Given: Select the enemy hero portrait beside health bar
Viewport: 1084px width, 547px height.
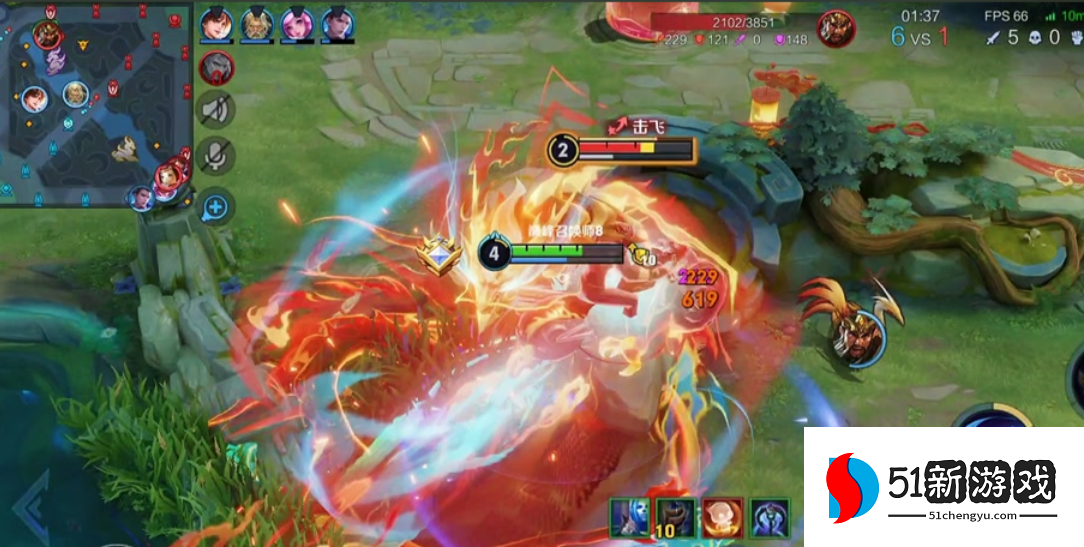Looking at the screenshot, I should [x=836, y=30].
